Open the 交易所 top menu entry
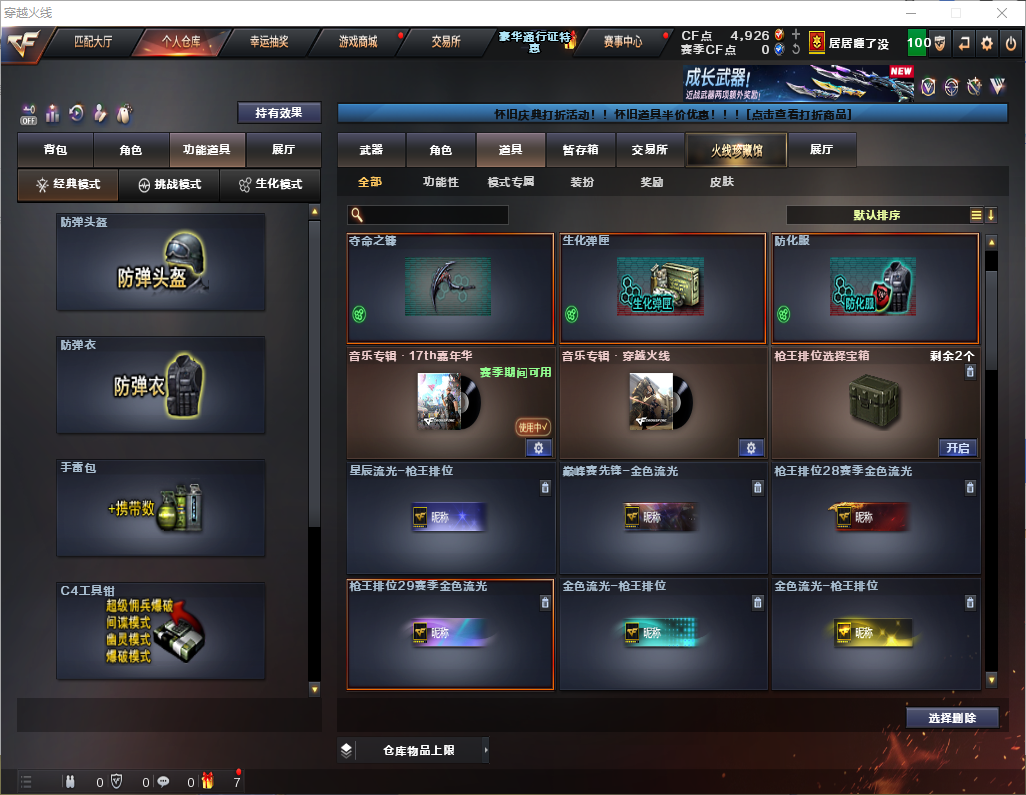 [446, 42]
